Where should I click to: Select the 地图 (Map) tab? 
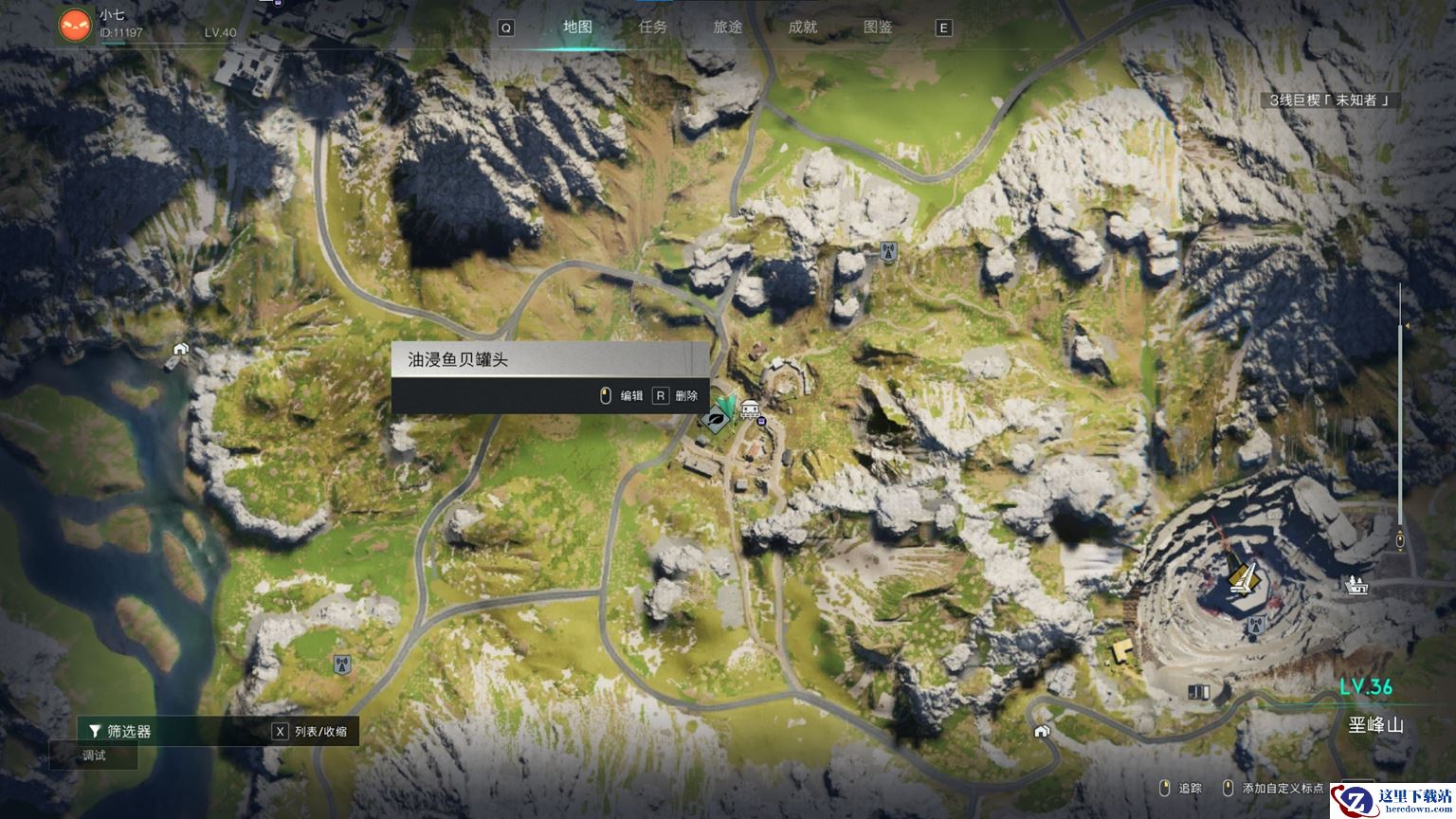coord(577,27)
